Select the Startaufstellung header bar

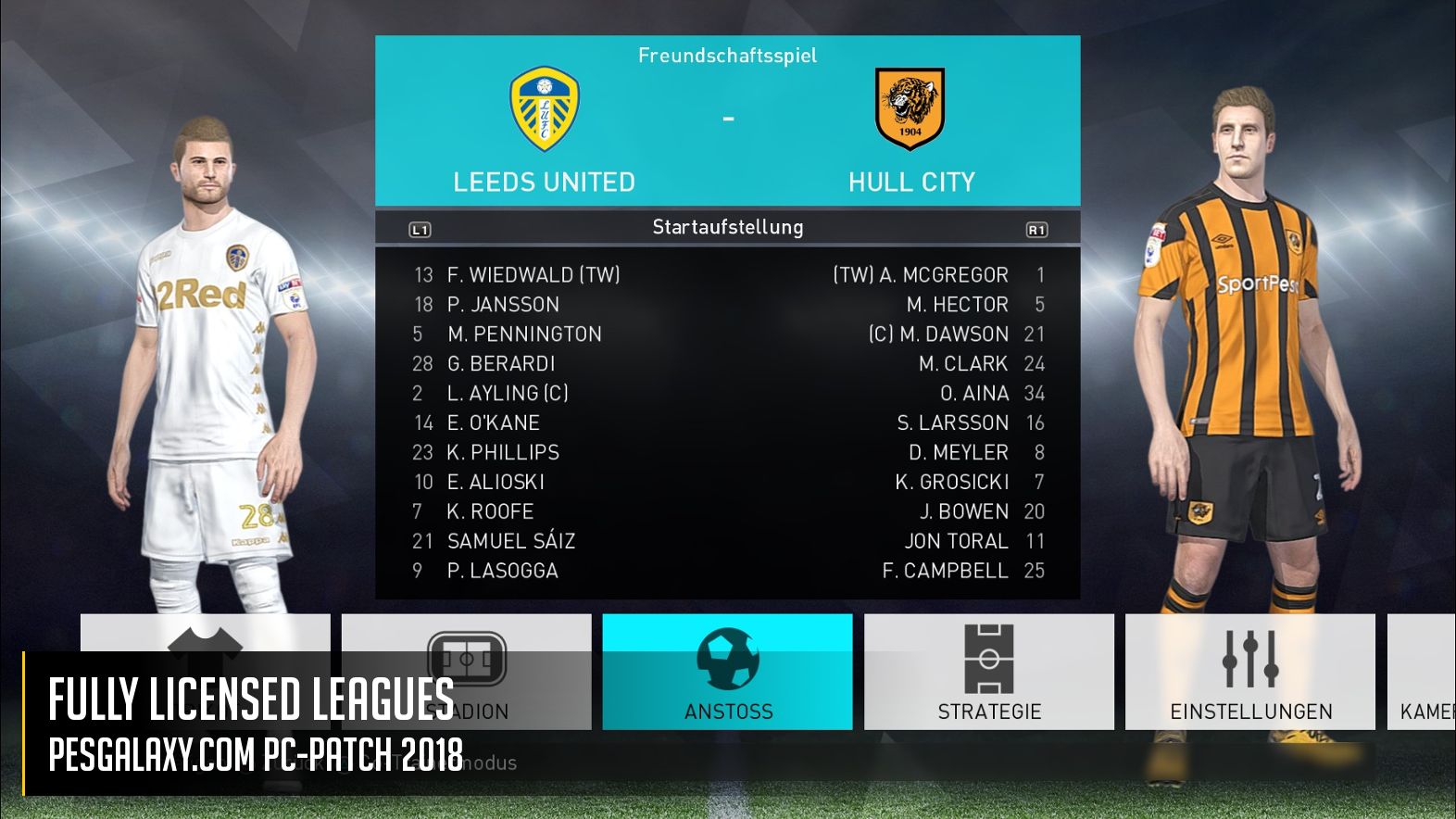[727, 227]
